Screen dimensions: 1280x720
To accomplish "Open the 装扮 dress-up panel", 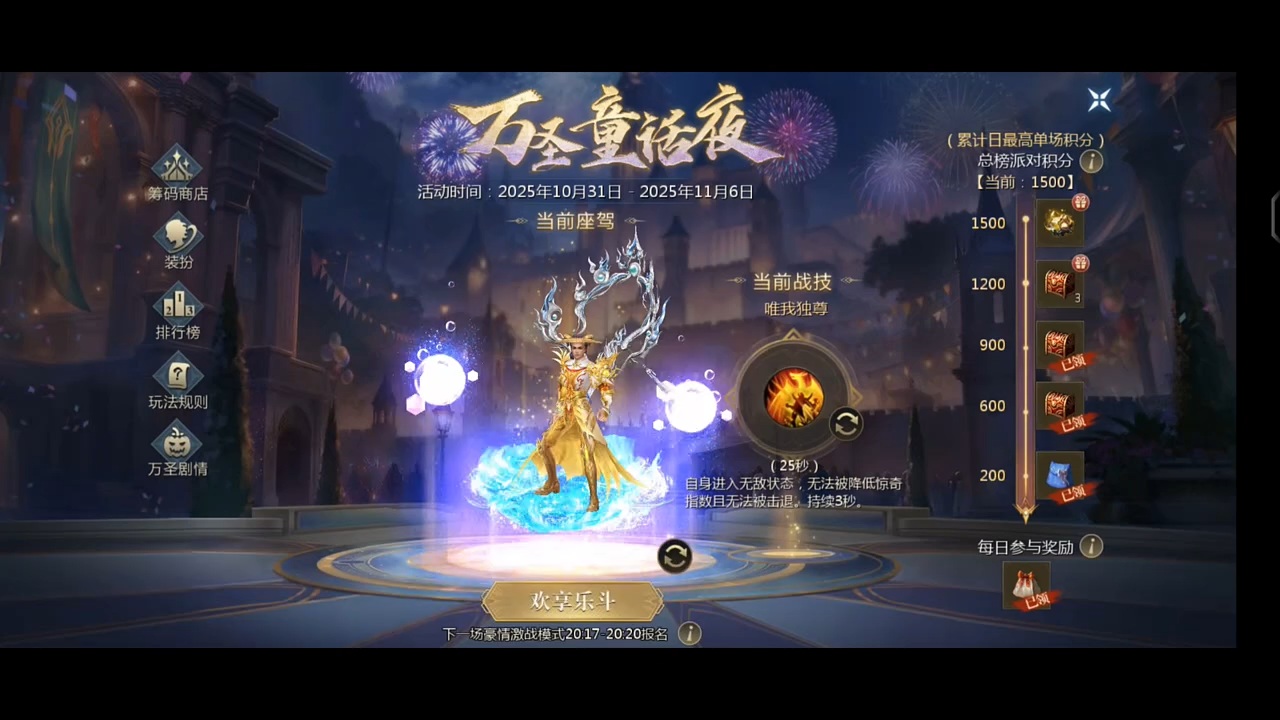I will tap(178, 240).
